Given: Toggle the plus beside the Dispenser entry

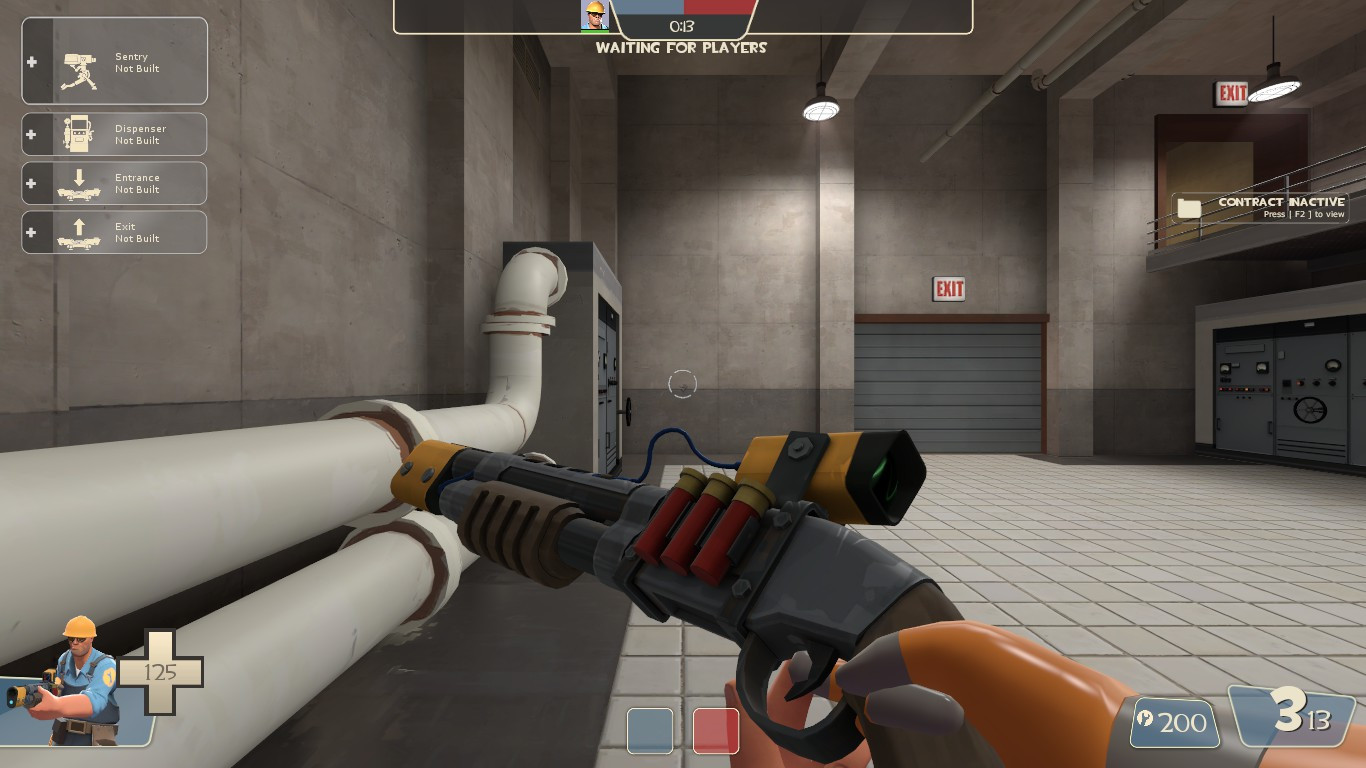Looking at the screenshot, I should tap(33, 133).
